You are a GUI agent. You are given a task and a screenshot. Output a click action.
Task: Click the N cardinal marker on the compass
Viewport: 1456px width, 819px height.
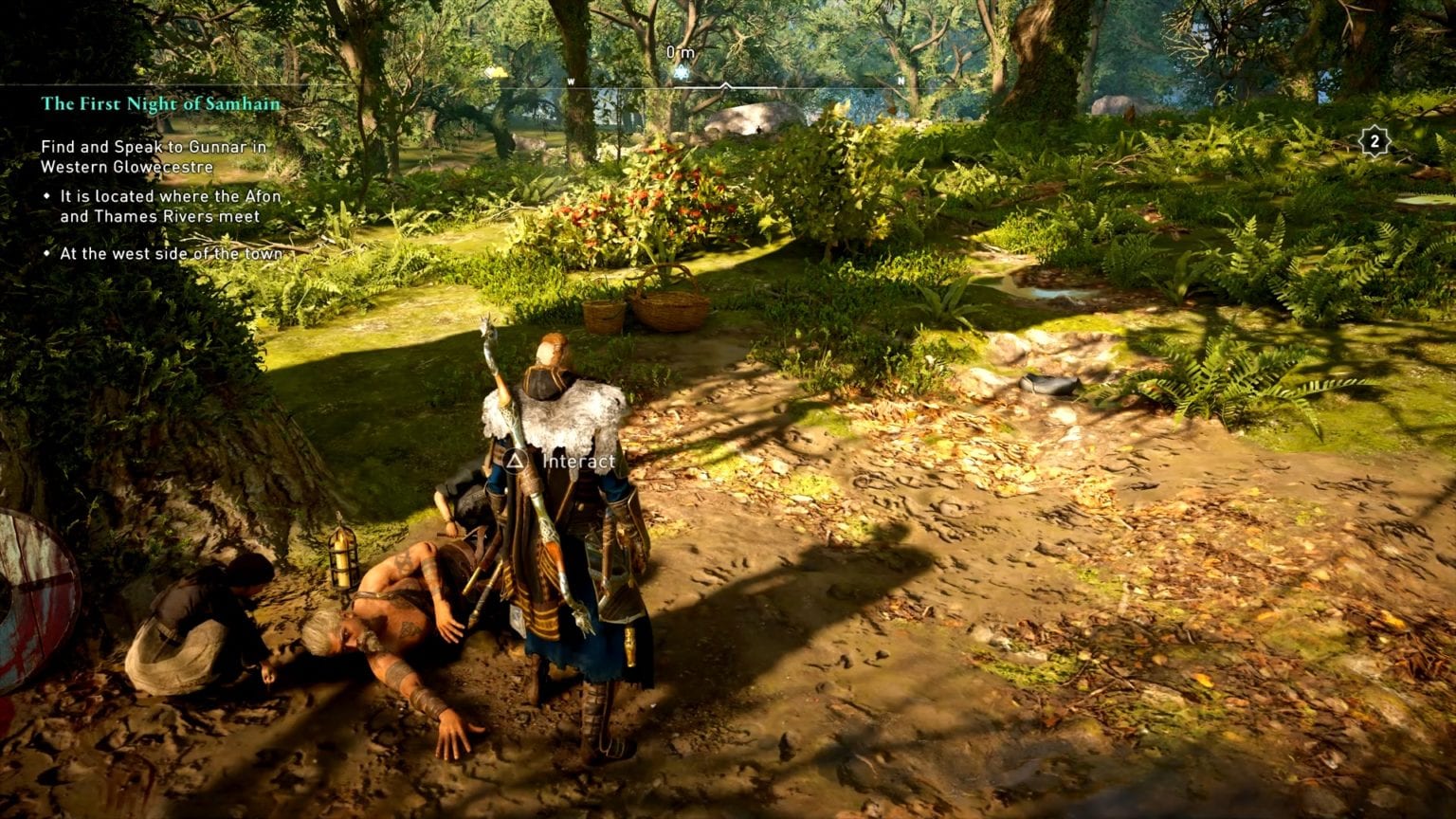(901, 82)
